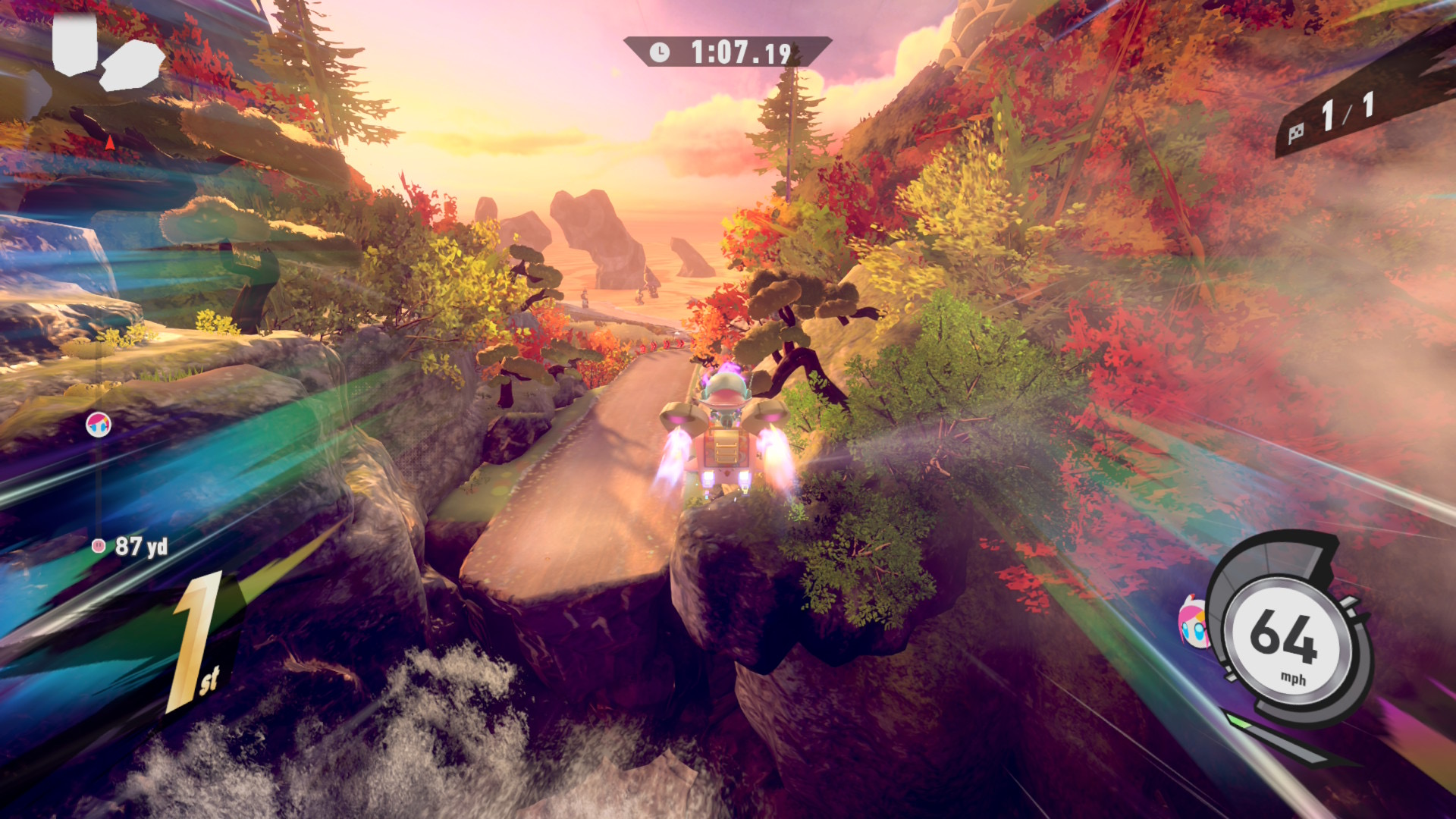Select the racer marker on the progress track
This screenshot has height=819, width=1456.
pyautogui.click(x=99, y=425)
